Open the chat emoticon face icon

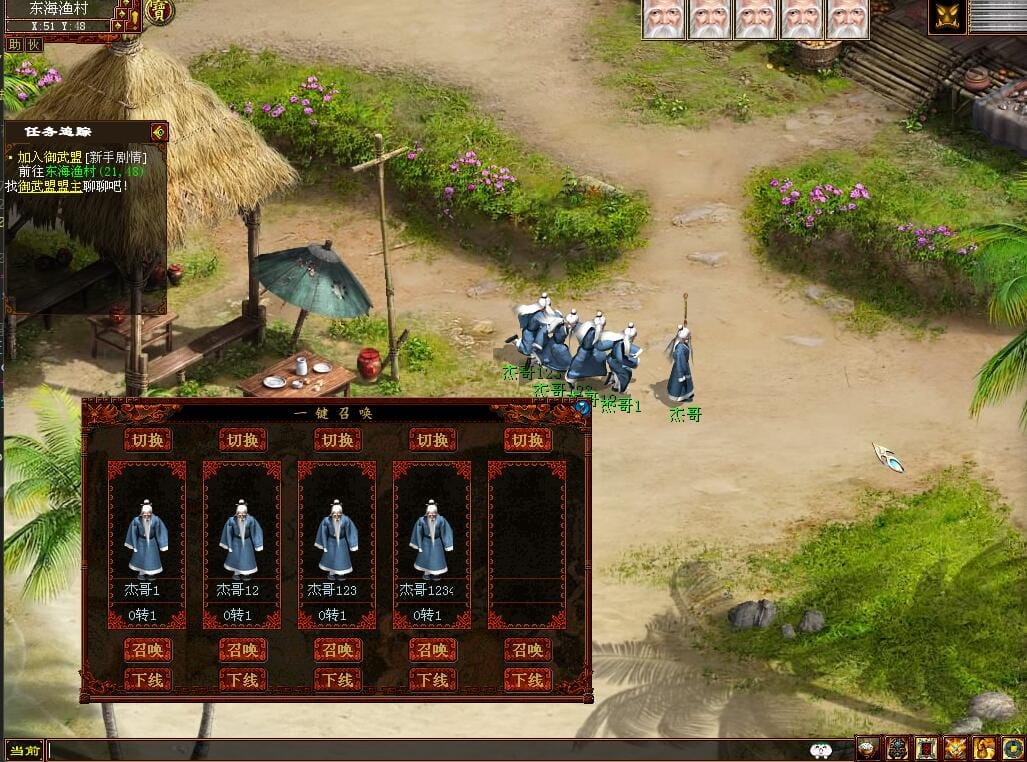point(821,750)
